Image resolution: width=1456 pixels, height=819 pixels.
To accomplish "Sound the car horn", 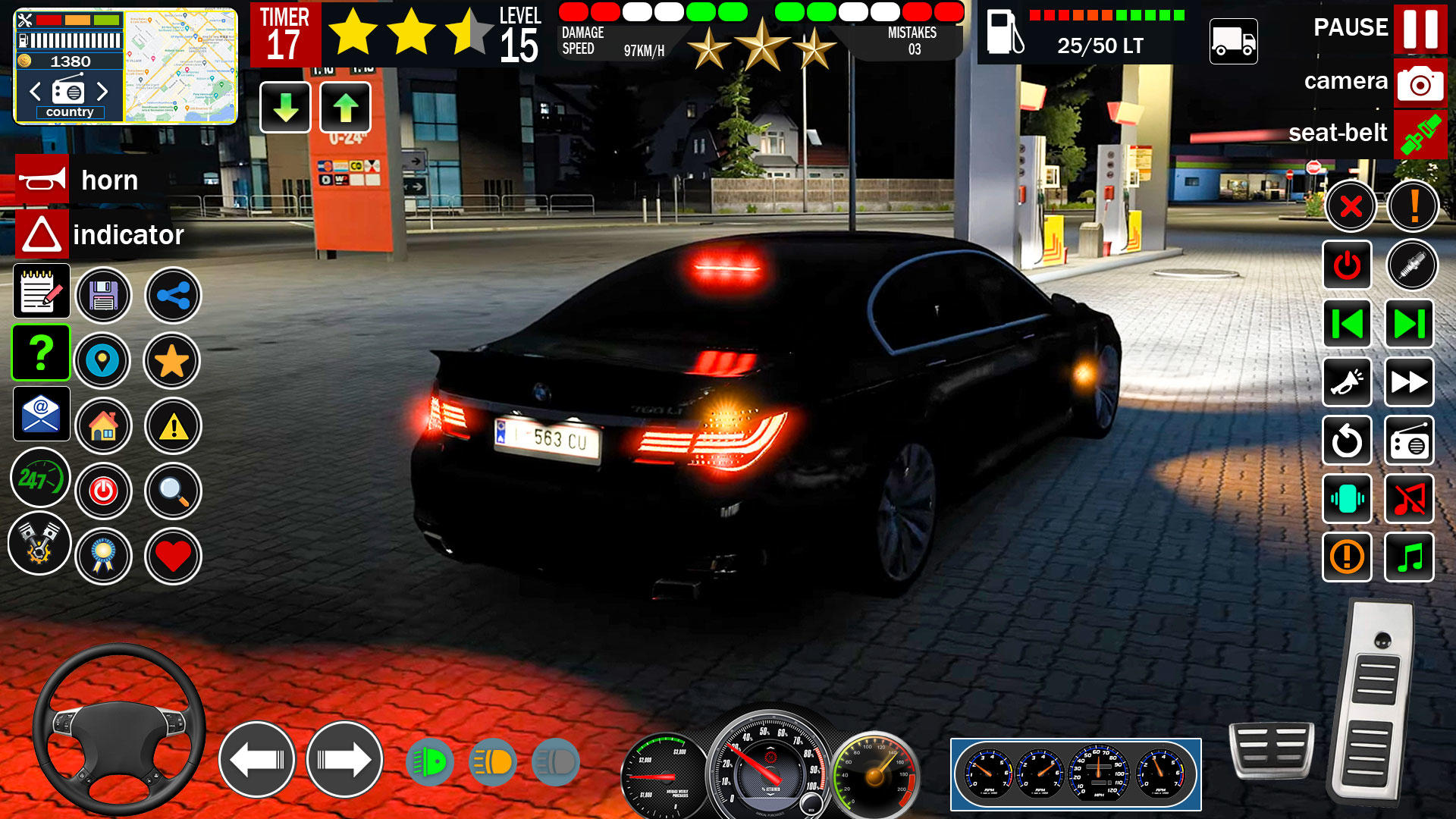I will (x=42, y=180).
